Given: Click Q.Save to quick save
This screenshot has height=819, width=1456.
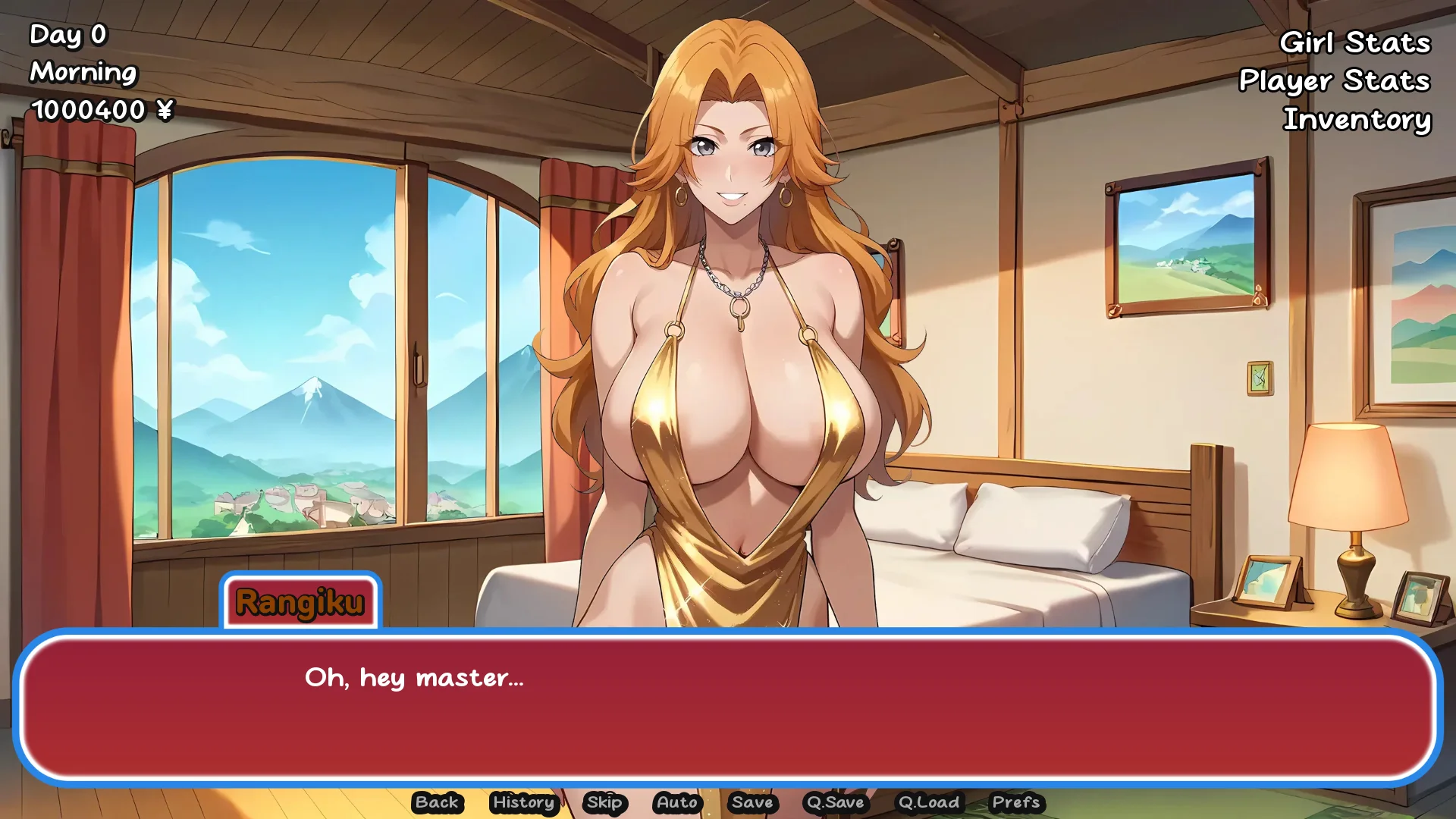Looking at the screenshot, I should 835,802.
